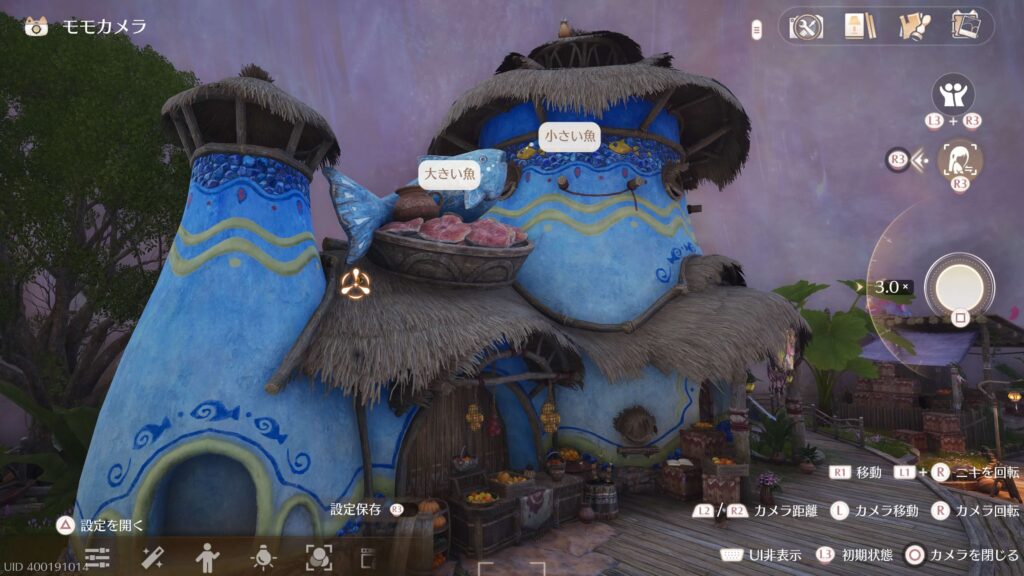Viewport: 1024px width, 576px height.
Task: Choose the character pose icon
Action: point(207,557)
